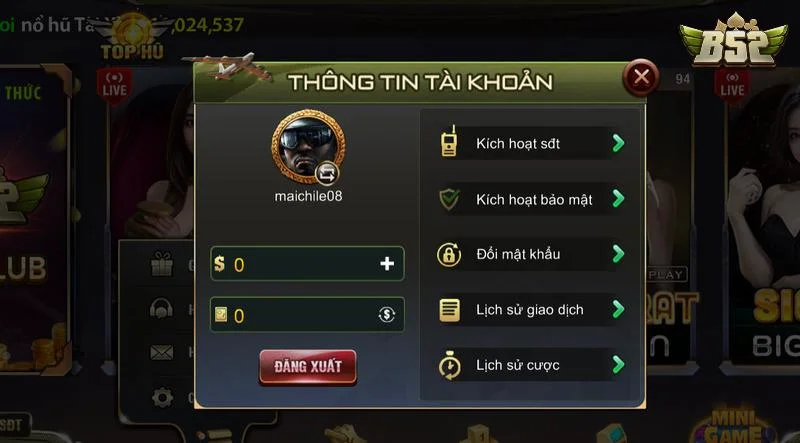View Lịch sử giao dịch
Screen dimensions: 800x443
click(x=531, y=310)
